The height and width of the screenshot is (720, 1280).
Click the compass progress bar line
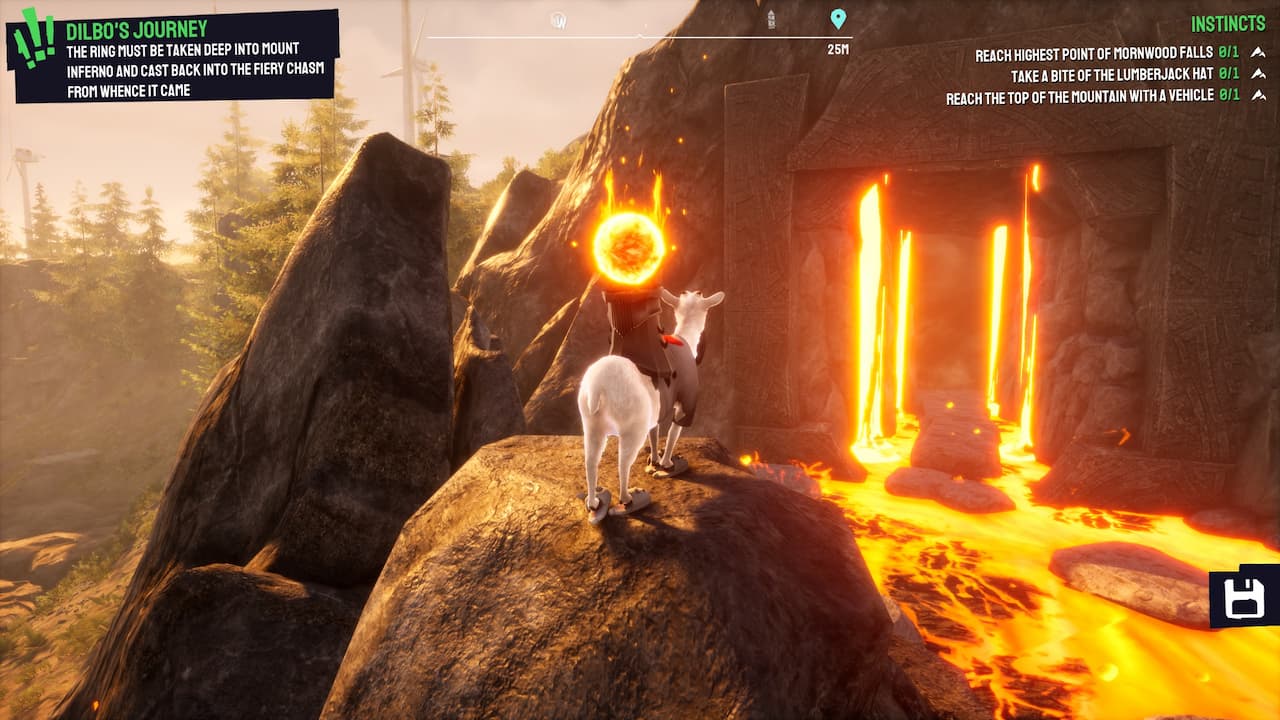[x=640, y=35]
